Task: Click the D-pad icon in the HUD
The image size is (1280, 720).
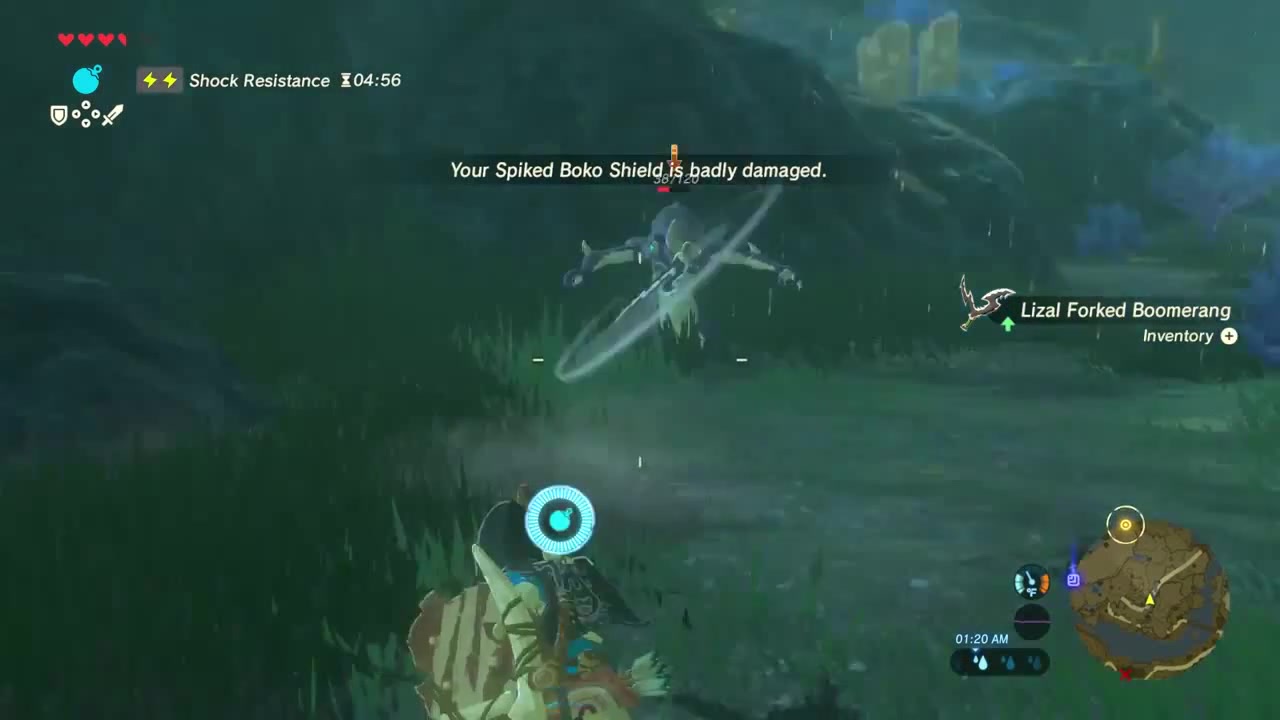Action: pyautogui.click(x=85, y=115)
